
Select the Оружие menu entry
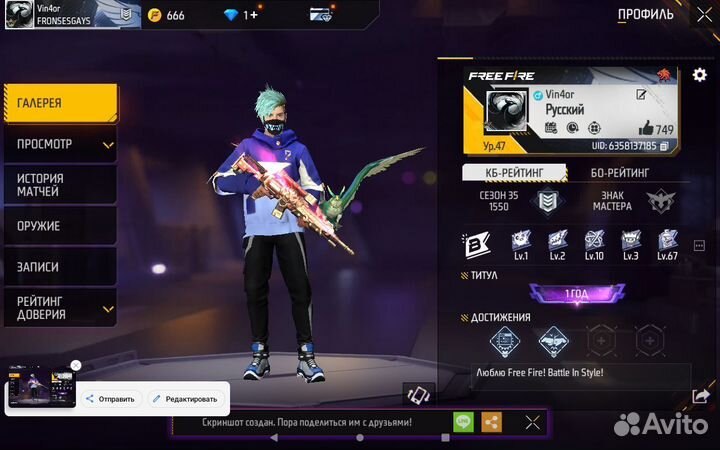tap(60, 226)
